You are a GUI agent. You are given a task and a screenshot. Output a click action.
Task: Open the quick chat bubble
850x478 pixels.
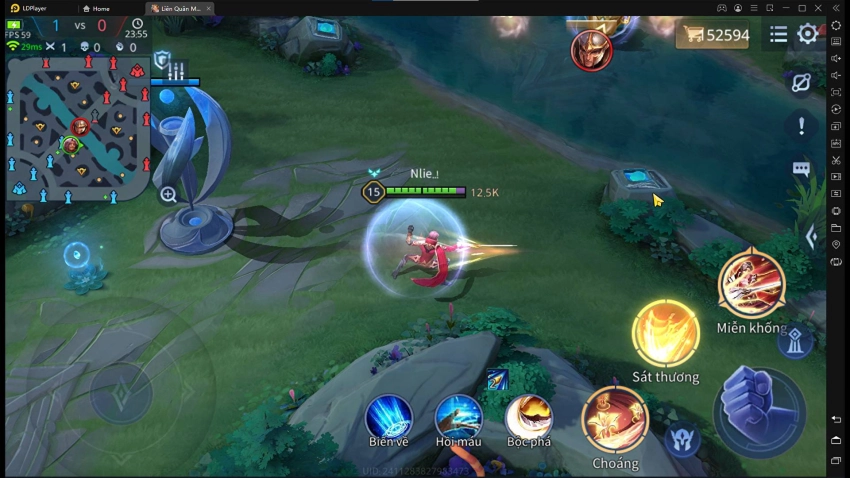click(x=801, y=169)
